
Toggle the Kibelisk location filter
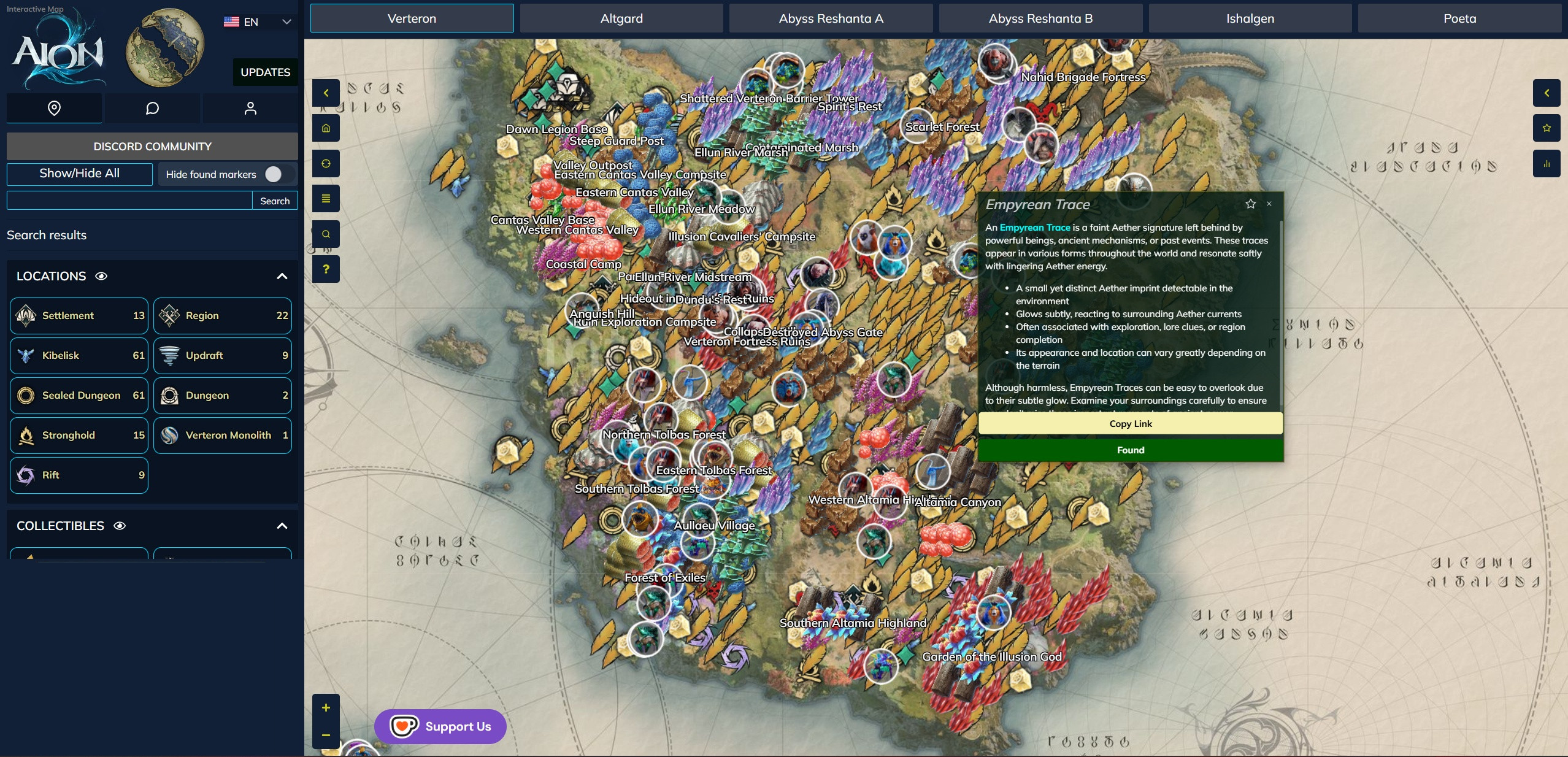click(x=79, y=355)
